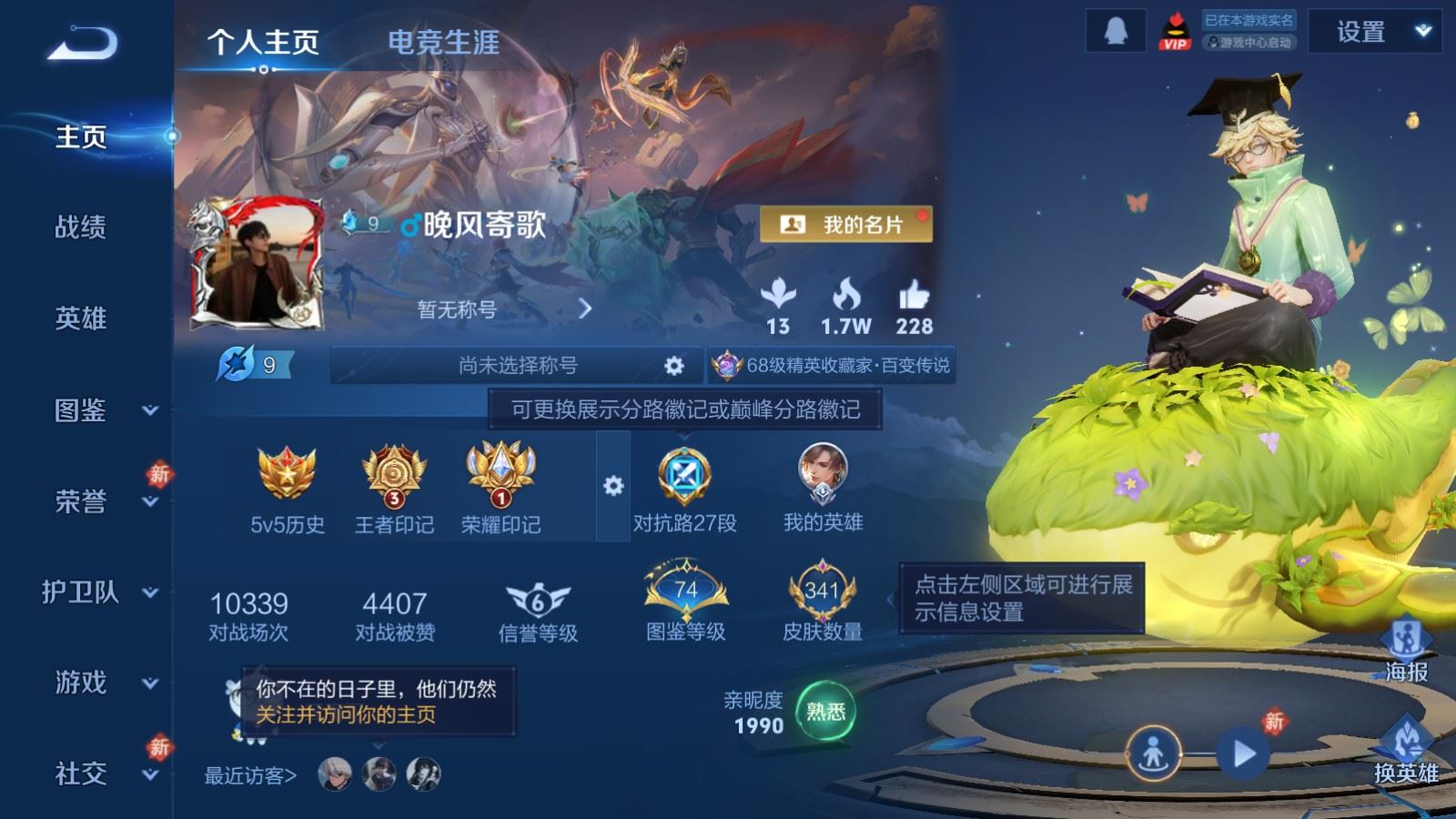
Task: Open the gear beside 尚未选择称号
Action: 672,364
